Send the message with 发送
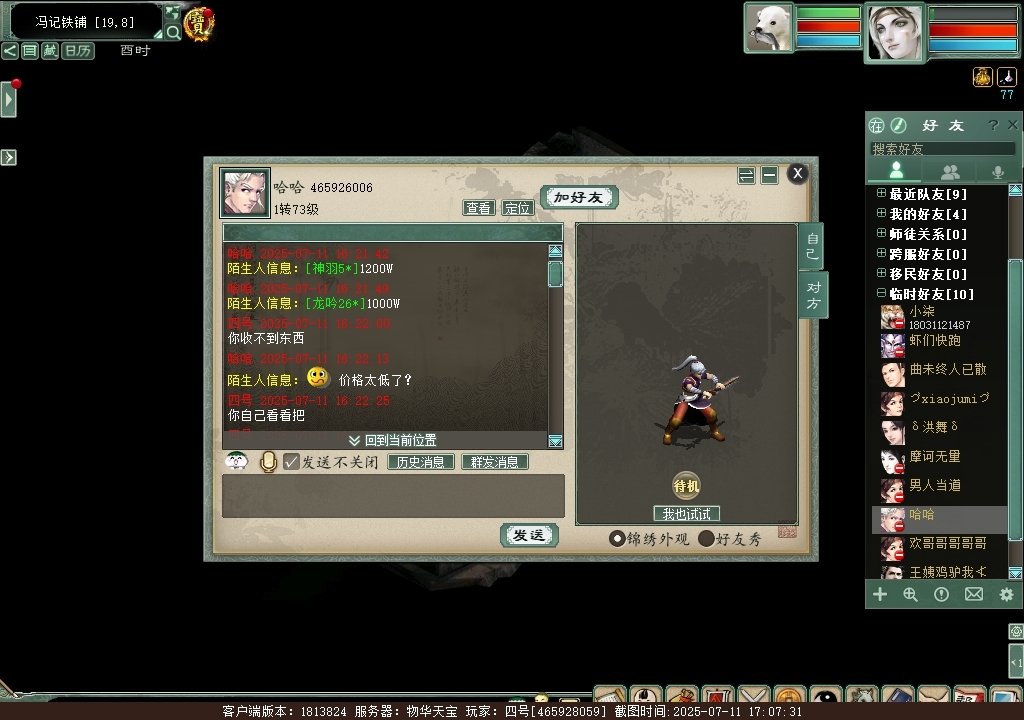1024x720 pixels. click(528, 536)
